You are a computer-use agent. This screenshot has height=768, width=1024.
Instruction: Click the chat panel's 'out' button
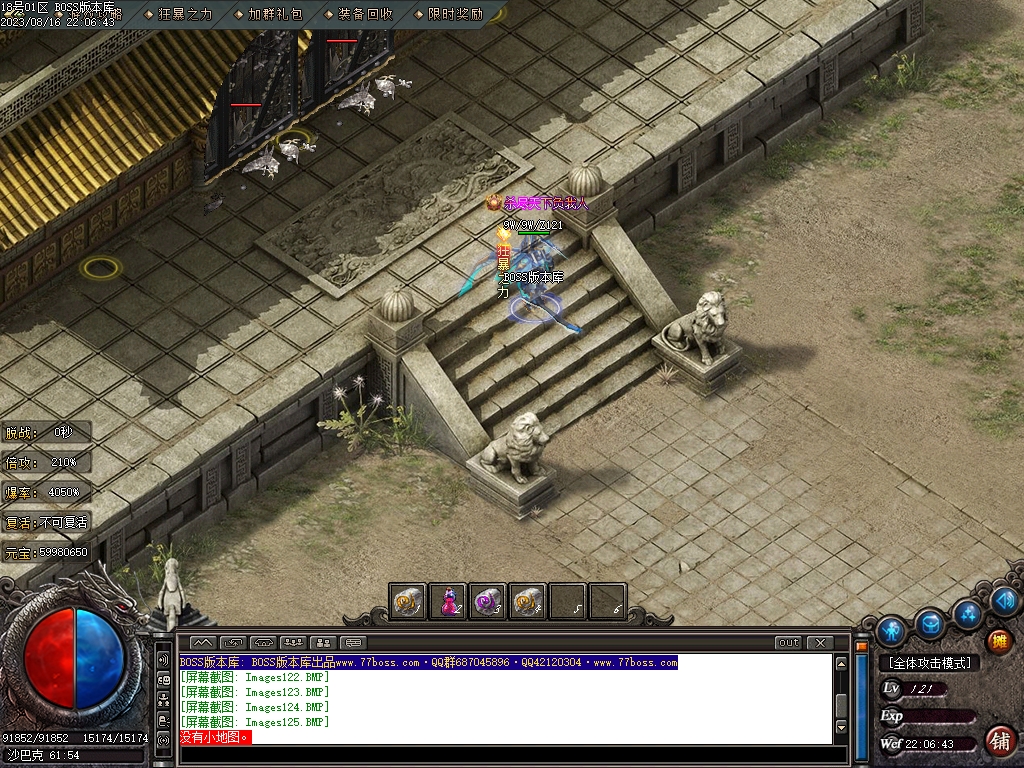(788, 643)
